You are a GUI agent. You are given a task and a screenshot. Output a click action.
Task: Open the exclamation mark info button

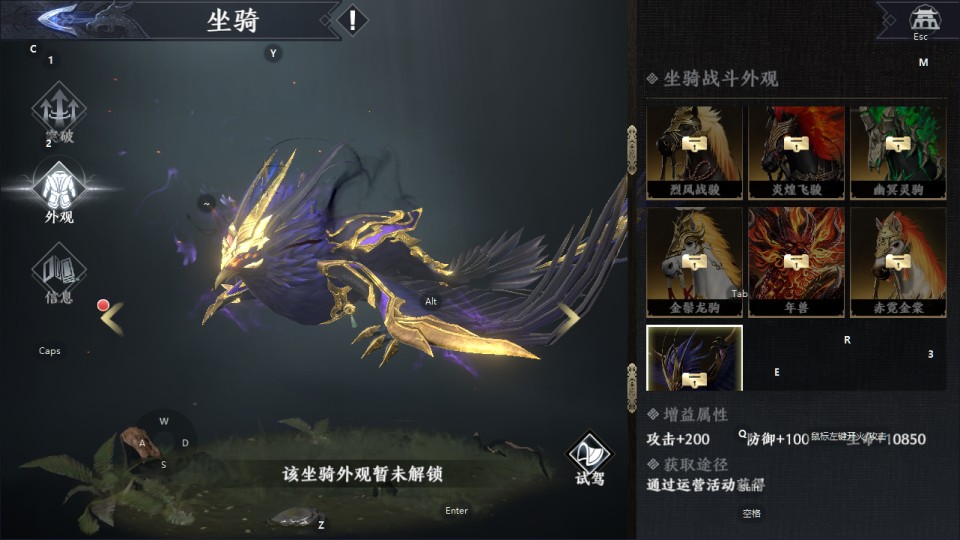351,19
